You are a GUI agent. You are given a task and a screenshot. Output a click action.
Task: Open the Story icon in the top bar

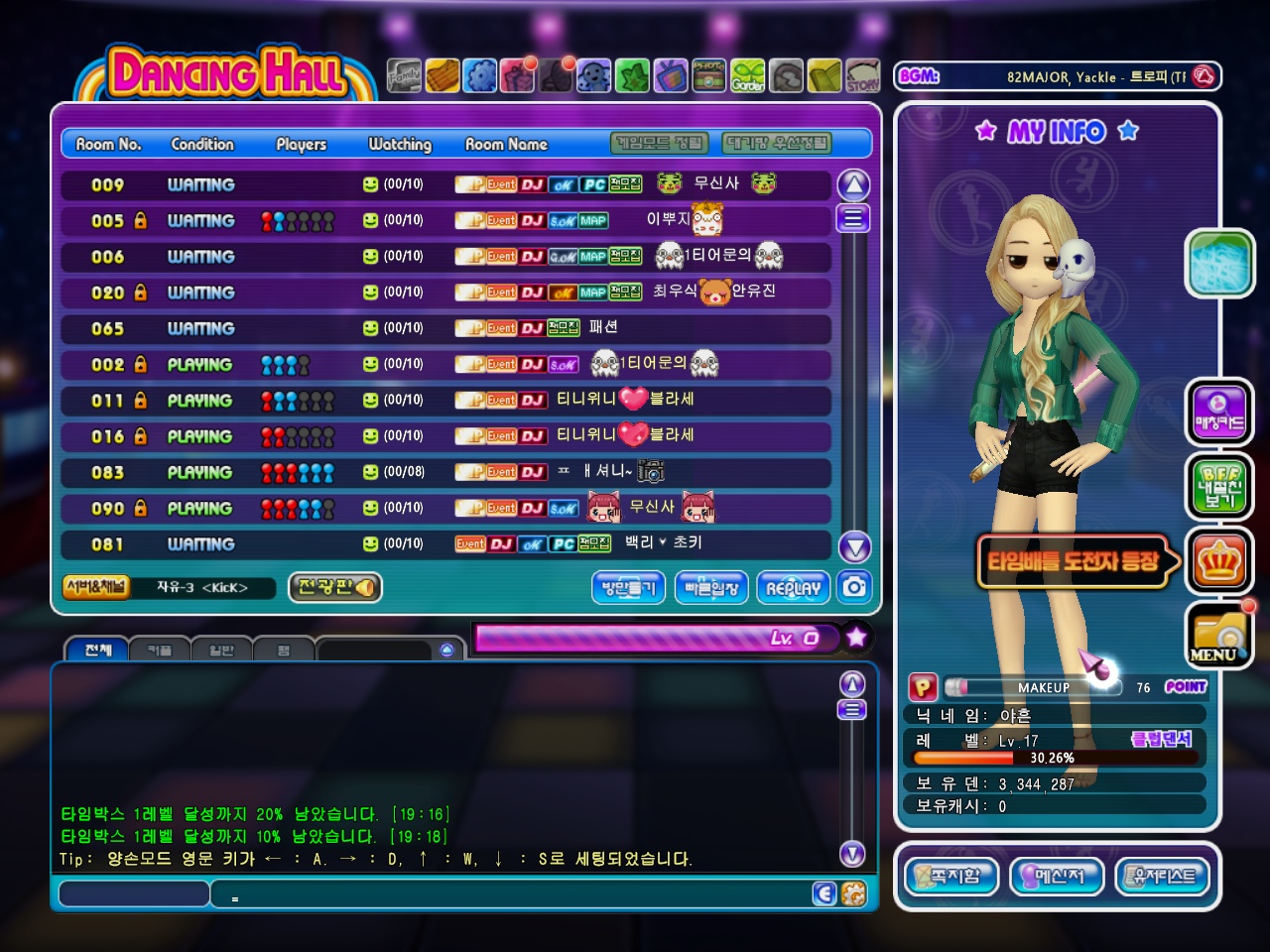coord(863,75)
